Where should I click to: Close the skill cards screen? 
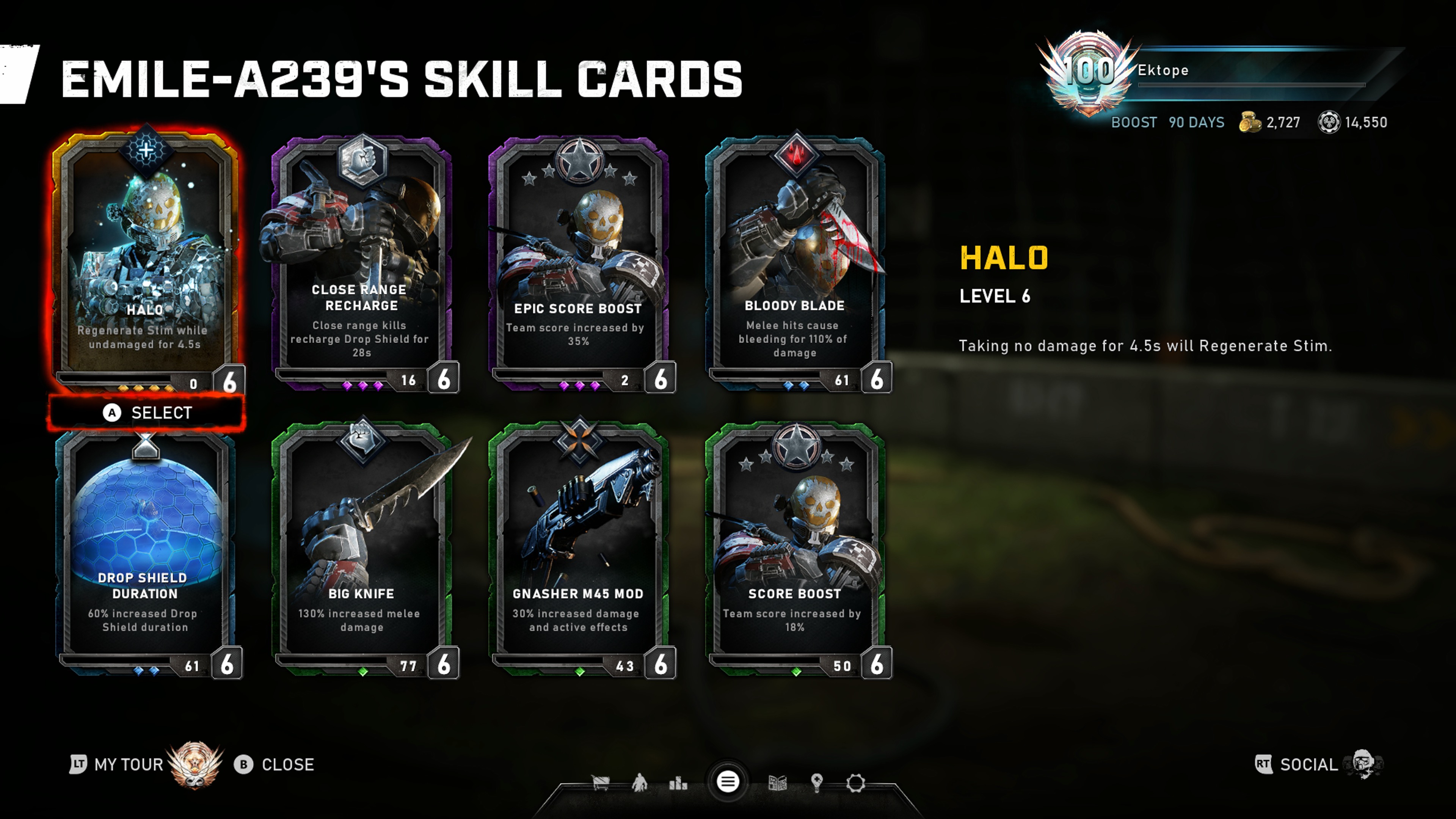(275, 764)
